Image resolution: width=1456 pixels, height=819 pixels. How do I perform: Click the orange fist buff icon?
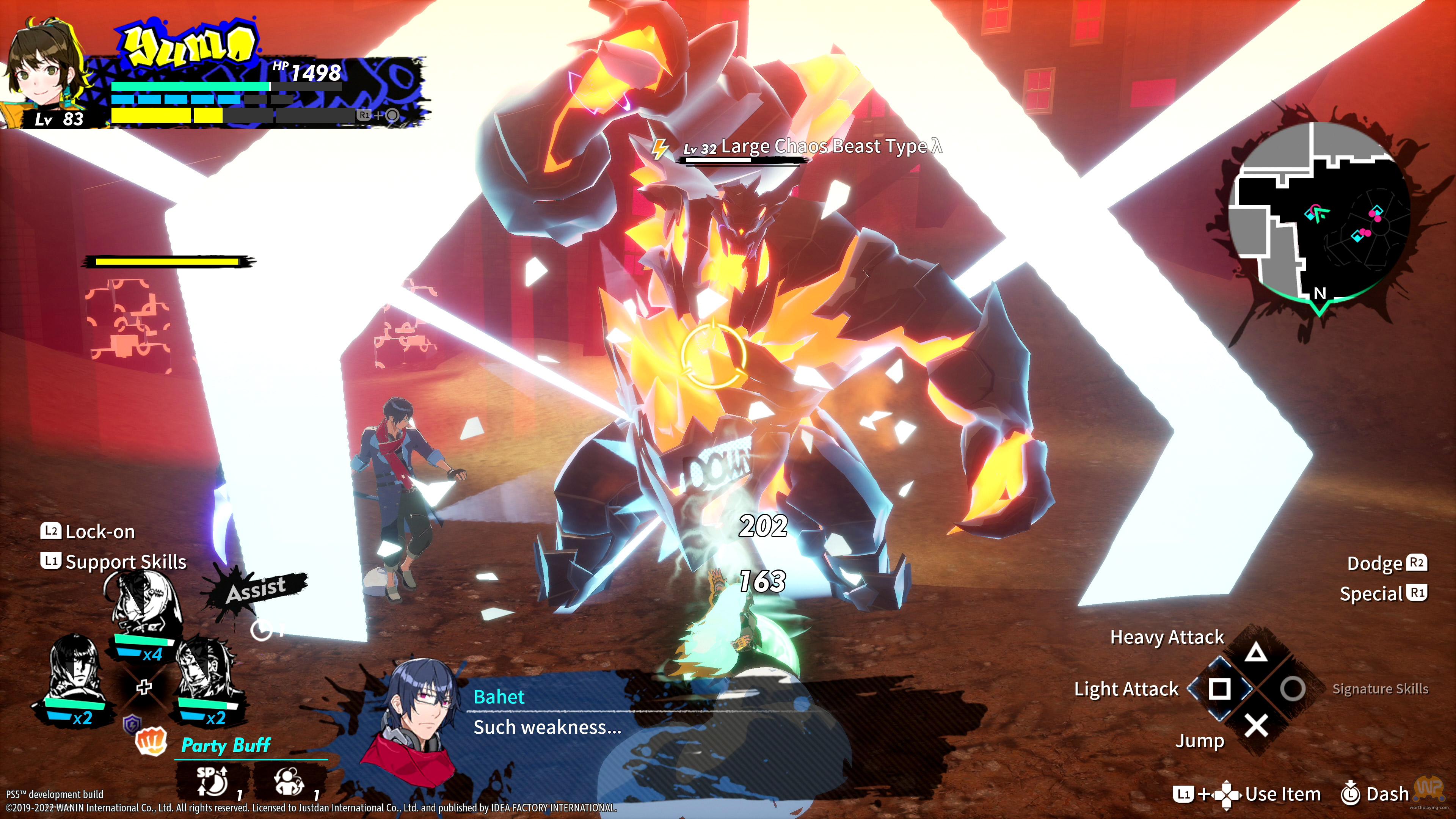tap(152, 741)
